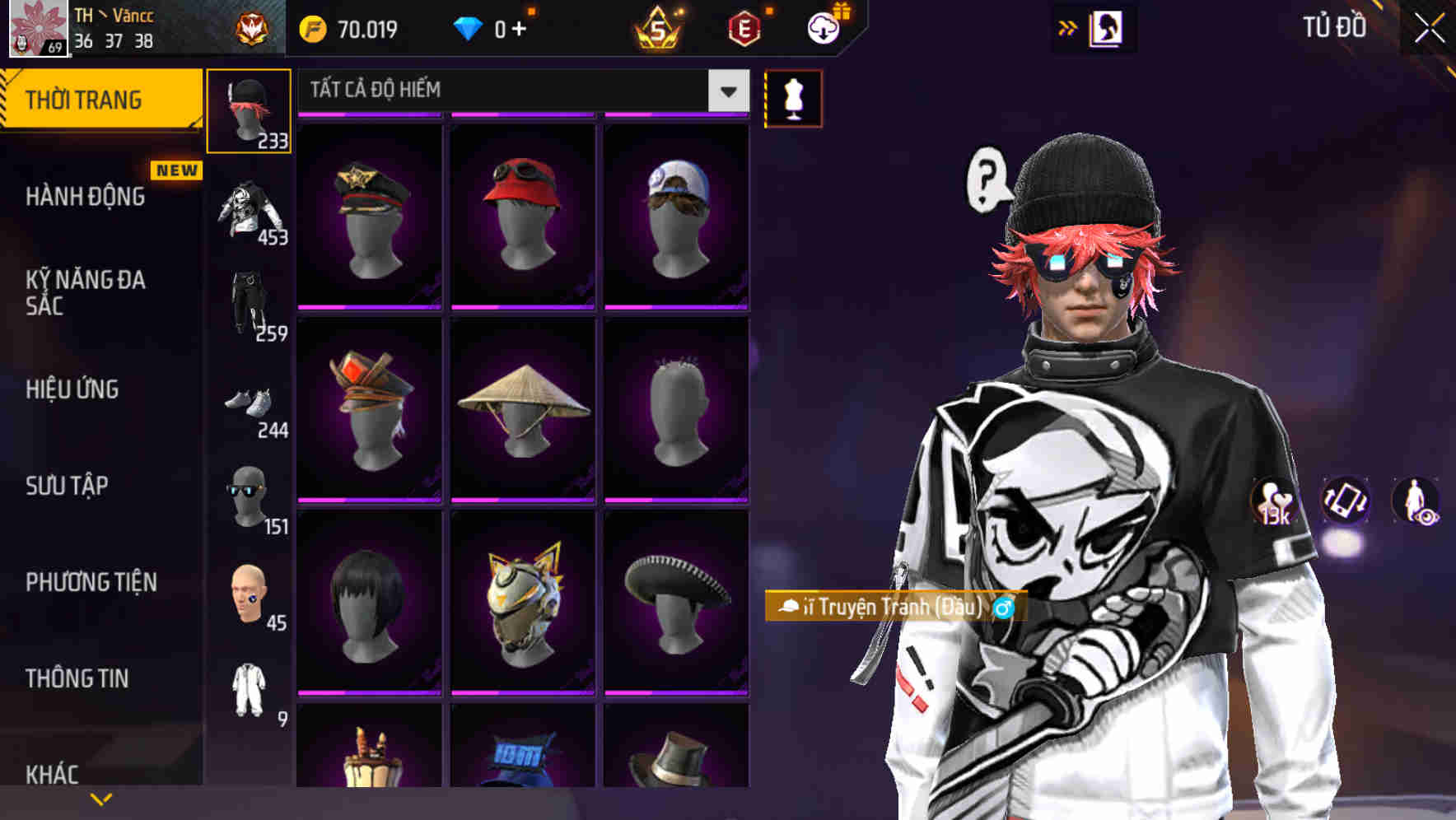The width and height of the screenshot is (1456, 820).
Task: Expand more categories with the bottom chevron
Action: click(x=100, y=797)
